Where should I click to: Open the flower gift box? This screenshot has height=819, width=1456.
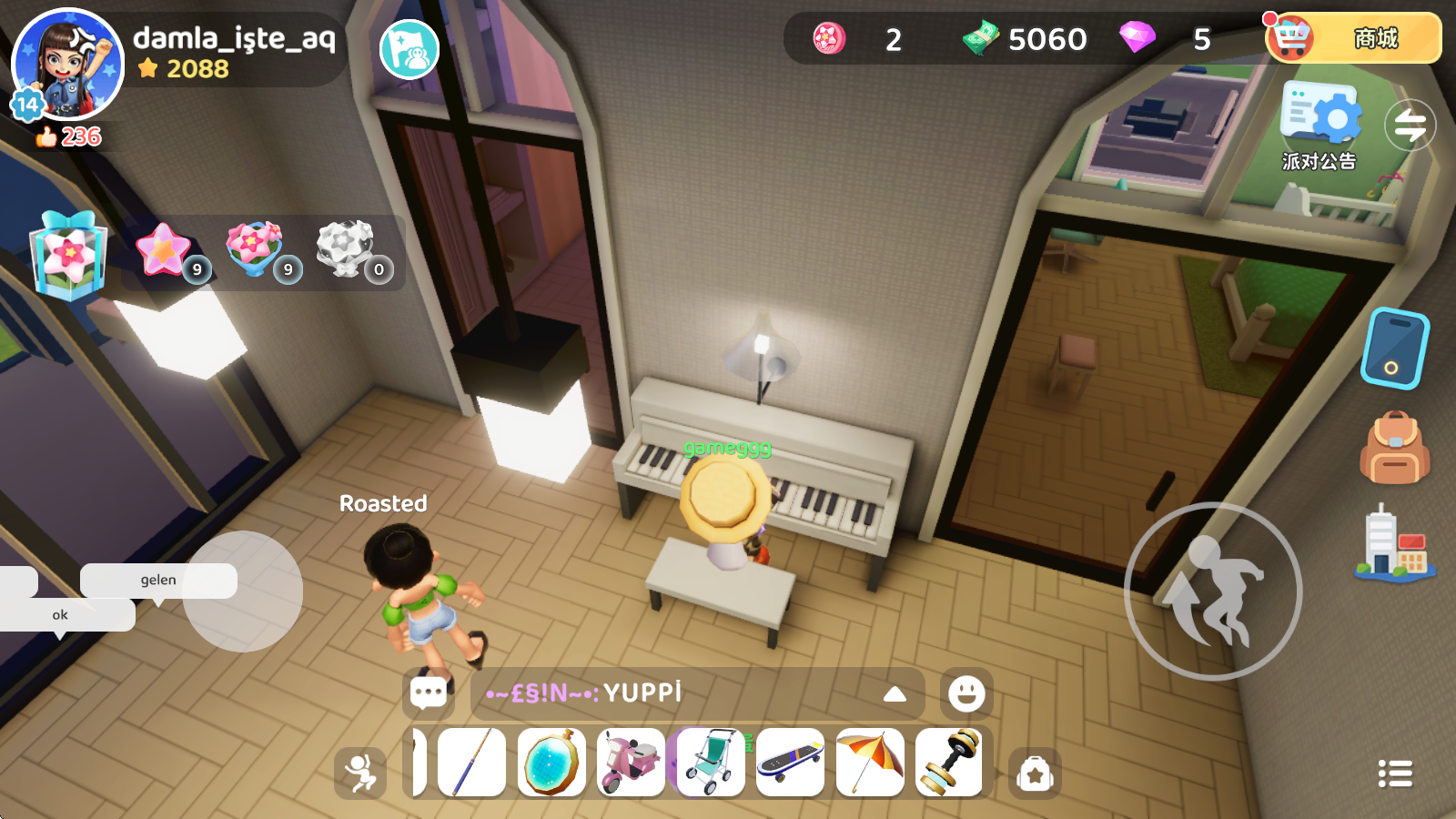click(68, 256)
